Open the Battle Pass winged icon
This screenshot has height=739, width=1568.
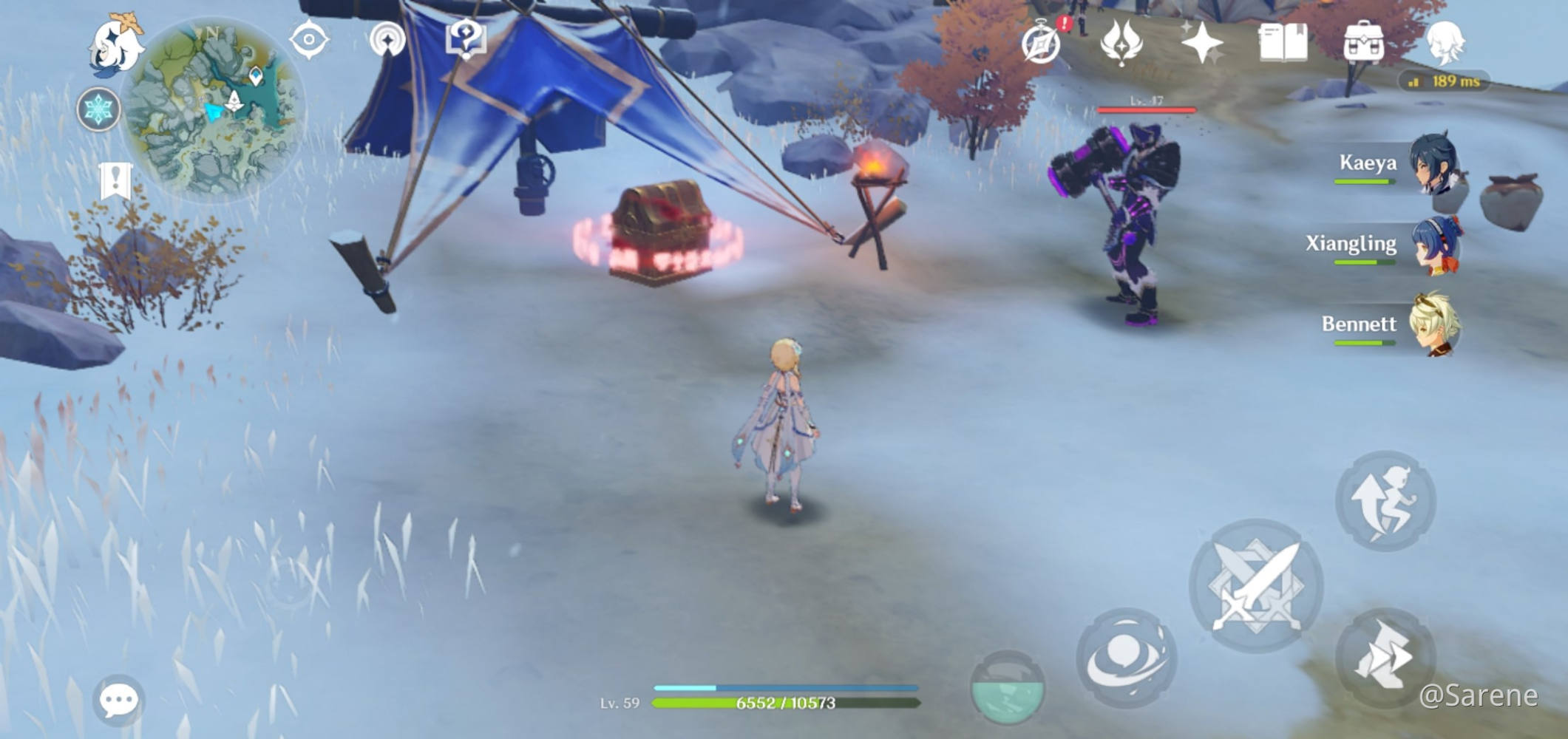(1121, 43)
